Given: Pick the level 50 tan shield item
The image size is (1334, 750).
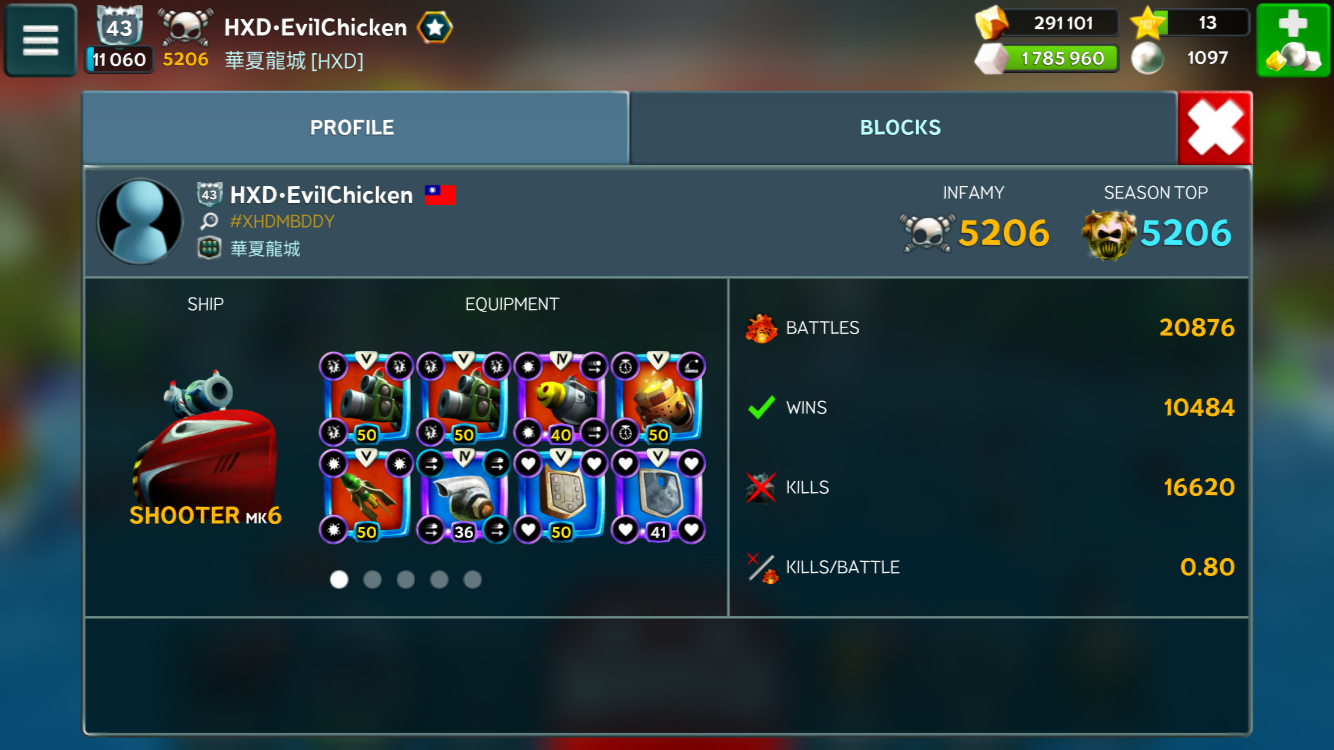Looking at the screenshot, I should [560, 495].
